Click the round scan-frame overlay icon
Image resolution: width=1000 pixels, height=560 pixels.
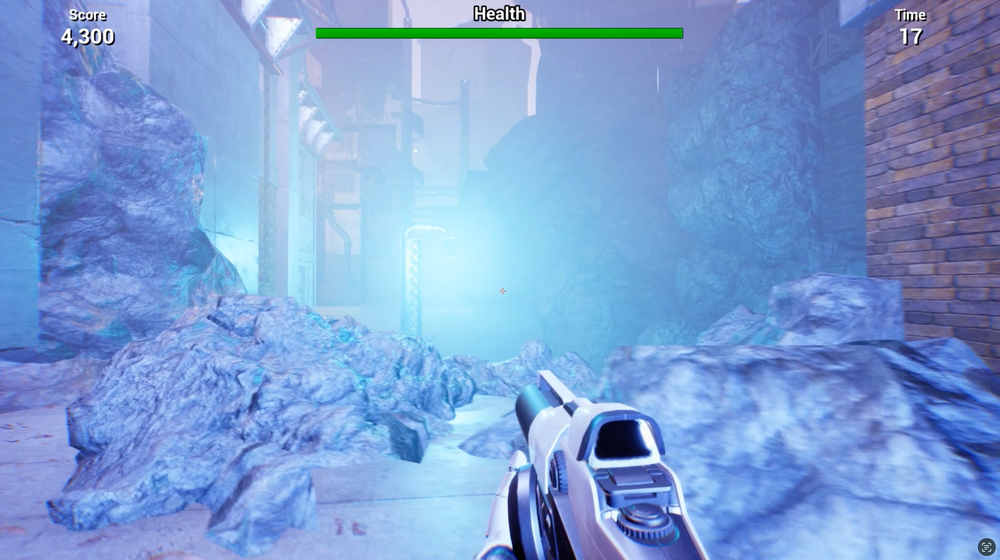[986, 547]
